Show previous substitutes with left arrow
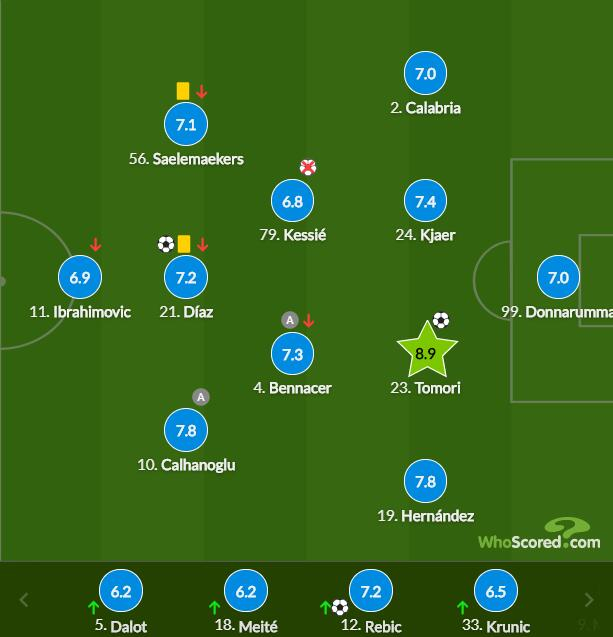Image resolution: width=613 pixels, height=637 pixels. click(25, 600)
